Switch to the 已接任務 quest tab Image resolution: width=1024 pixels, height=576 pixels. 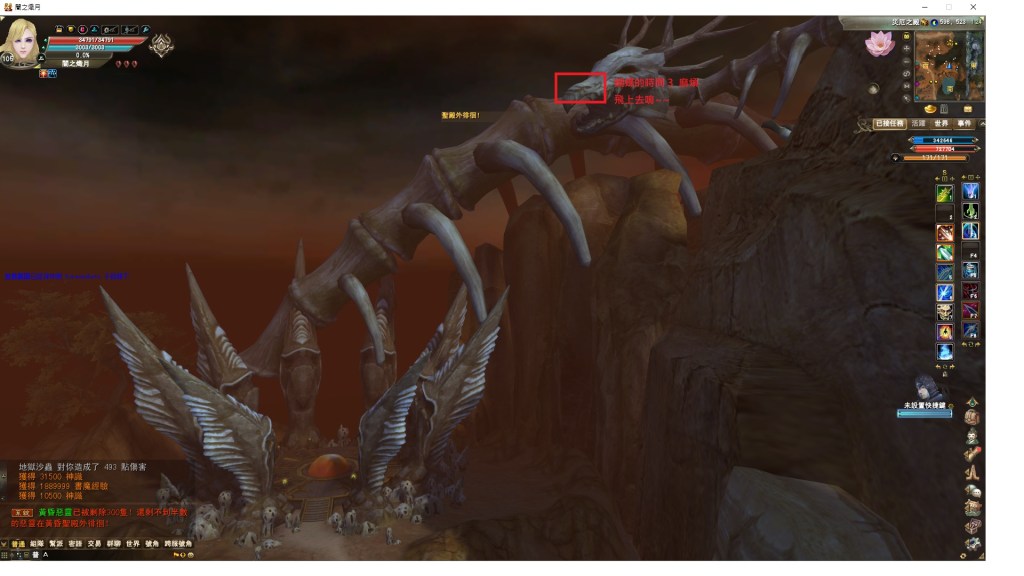(889, 124)
